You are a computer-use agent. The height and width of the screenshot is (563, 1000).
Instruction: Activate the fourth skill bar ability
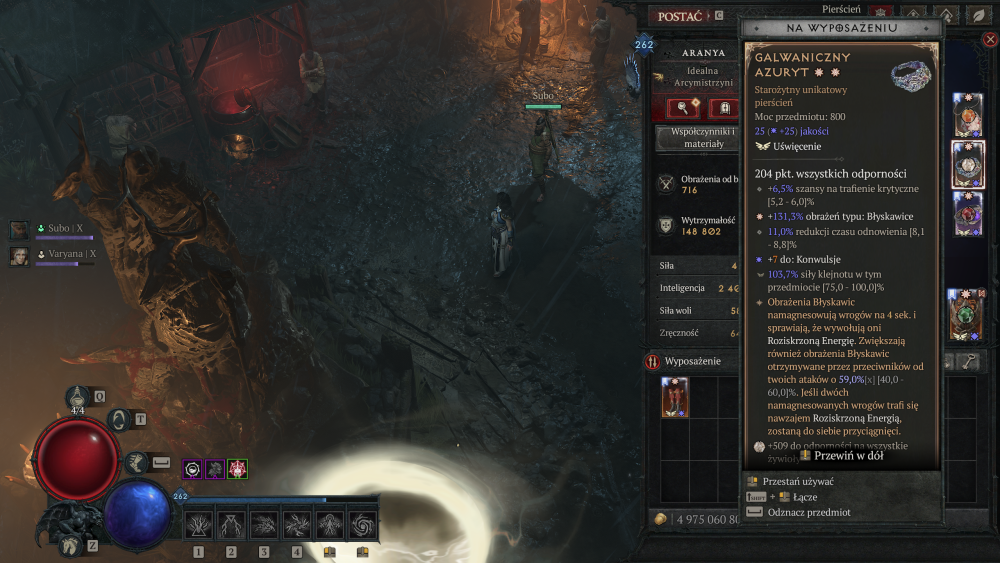[297, 524]
